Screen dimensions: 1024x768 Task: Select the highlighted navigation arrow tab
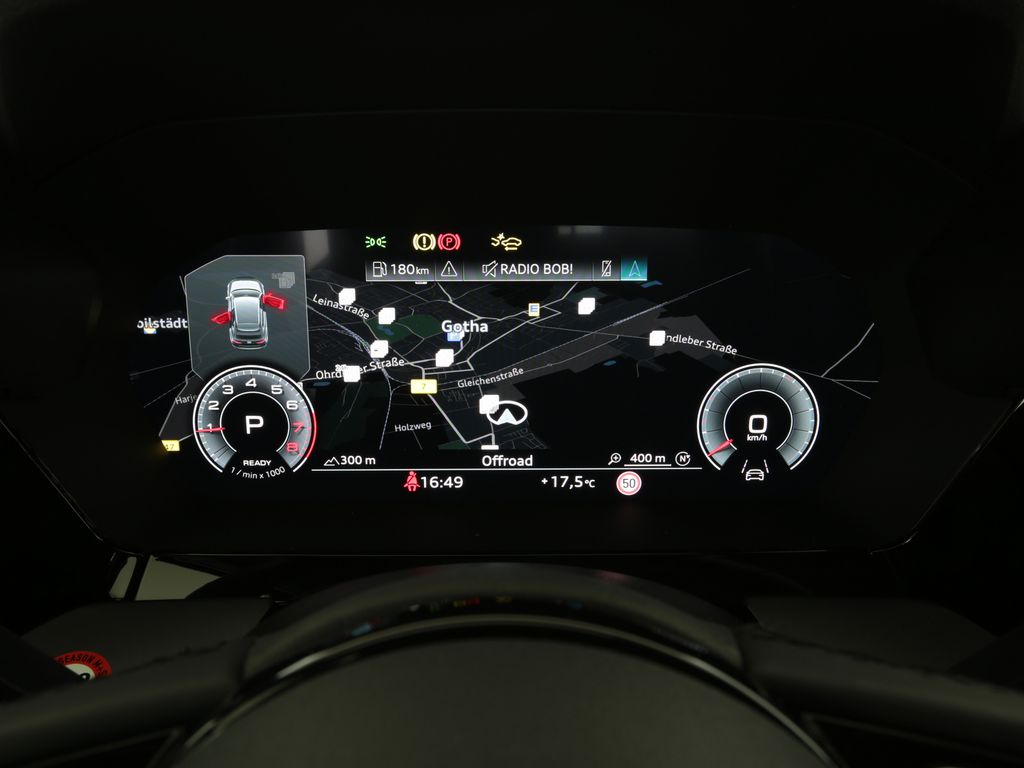634,269
